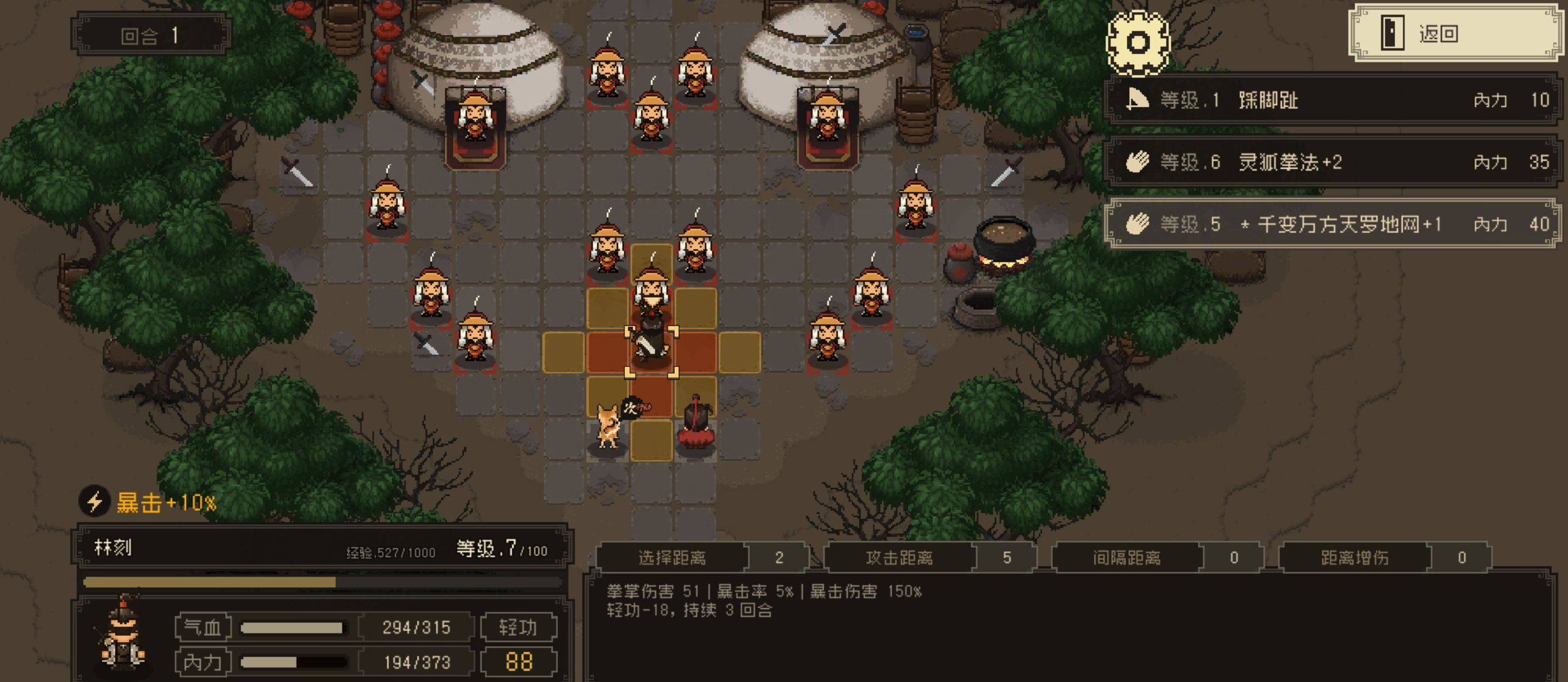Select the 踩脚趾 skill
The height and width of the screenshot is (682, 1568).
[x=1333, y=100]
